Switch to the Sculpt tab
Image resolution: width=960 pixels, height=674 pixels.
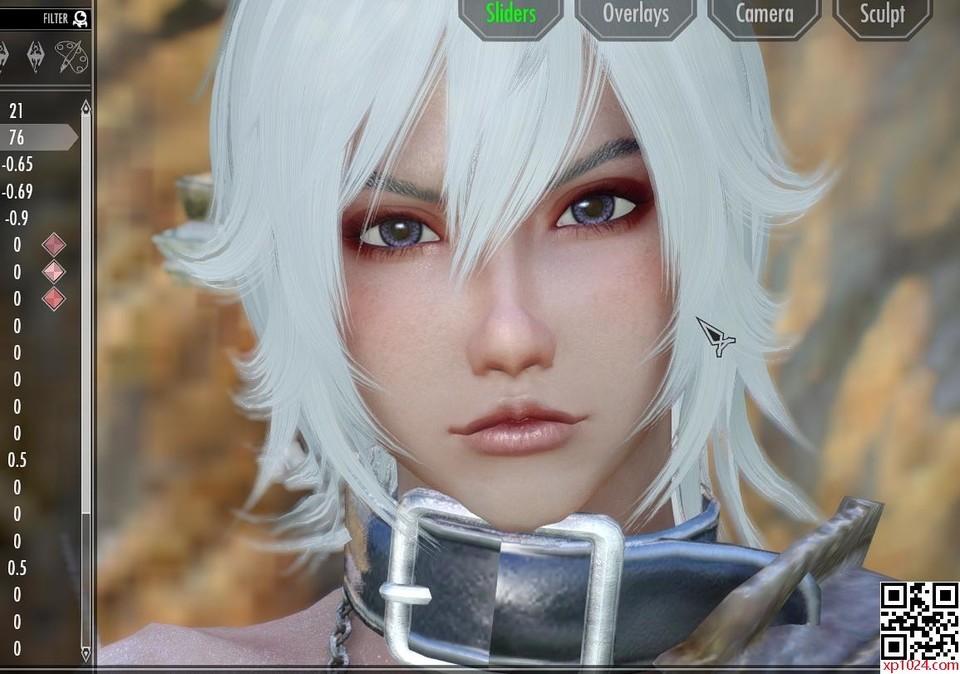coord(882,14)
